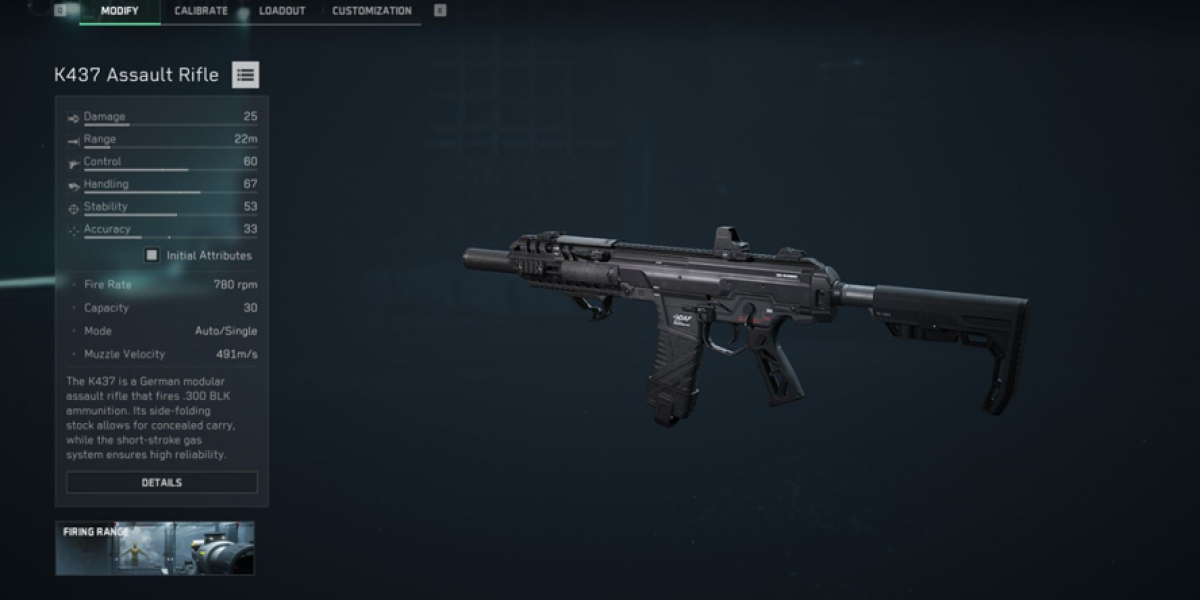Switch to the Modify tab
This screenshot has height=600, width=1200.
coord(119,11)
